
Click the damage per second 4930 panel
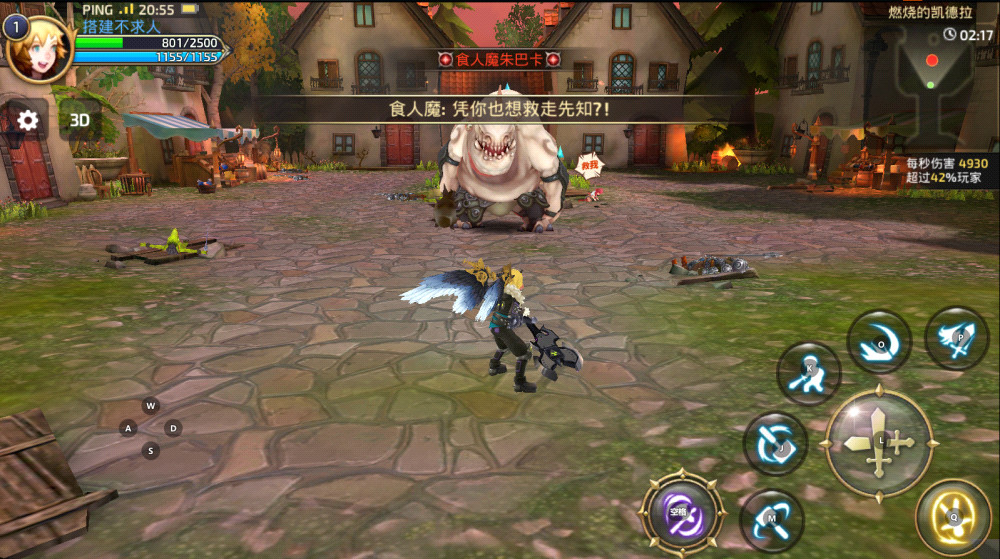[x=946, y=170]
